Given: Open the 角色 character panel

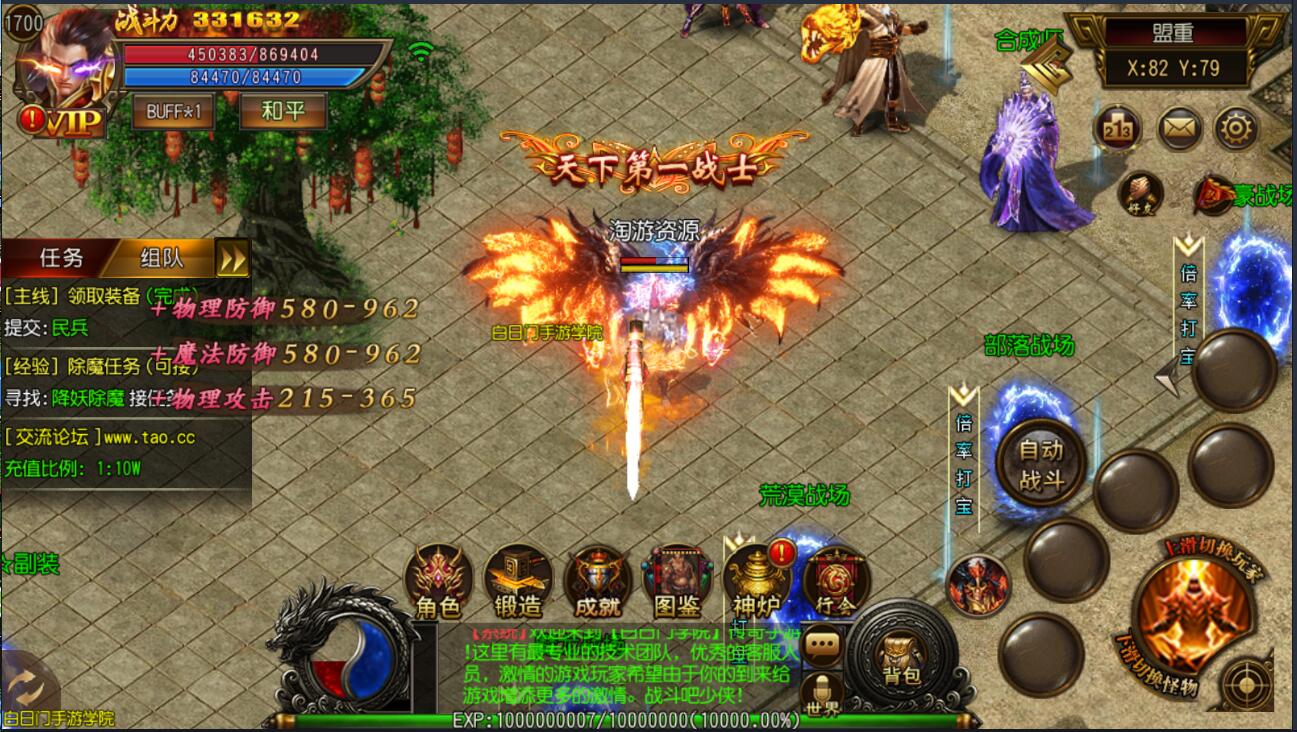Looking at the screenshot, I should pos(438,580).
